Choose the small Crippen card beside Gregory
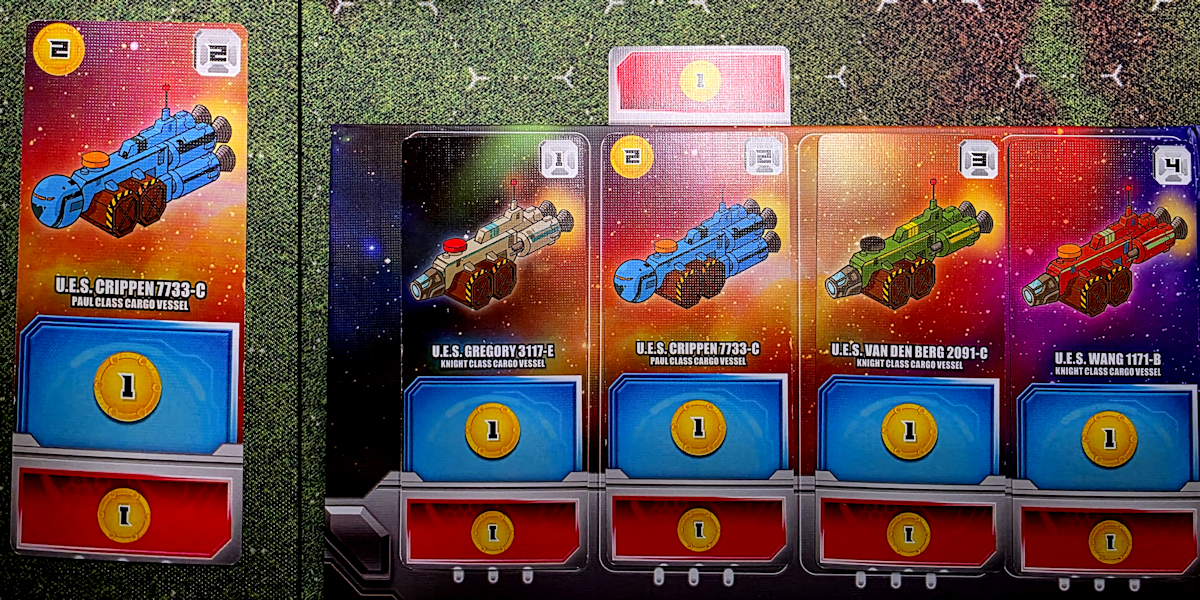This screenshot has width=1200, height=600. tap(697, 350)
